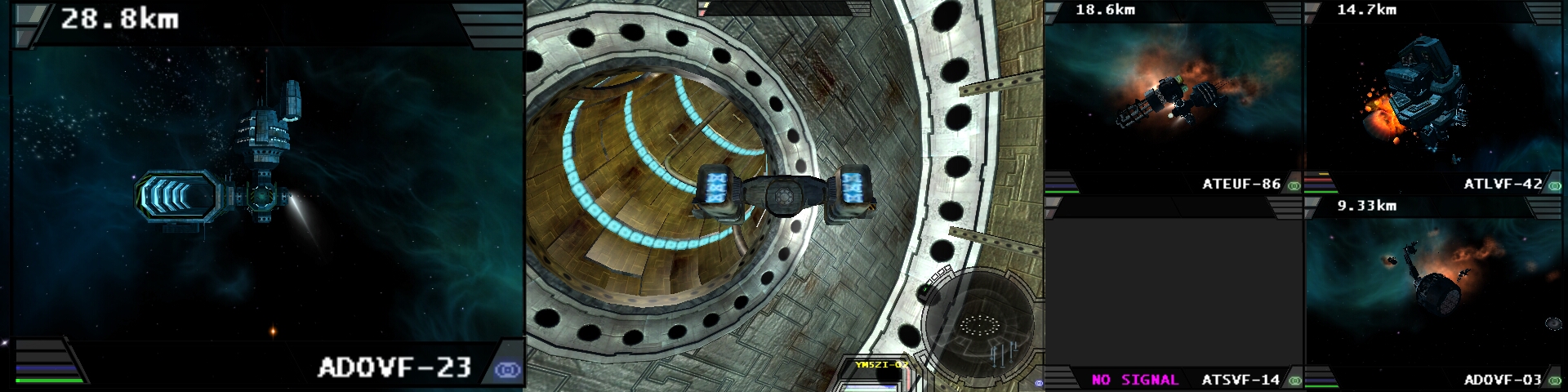Image resolution: width=1568 pixels, height=392 pixels.
Task: Select the yellow YM5ZI target label
Action: pos(881,364)
